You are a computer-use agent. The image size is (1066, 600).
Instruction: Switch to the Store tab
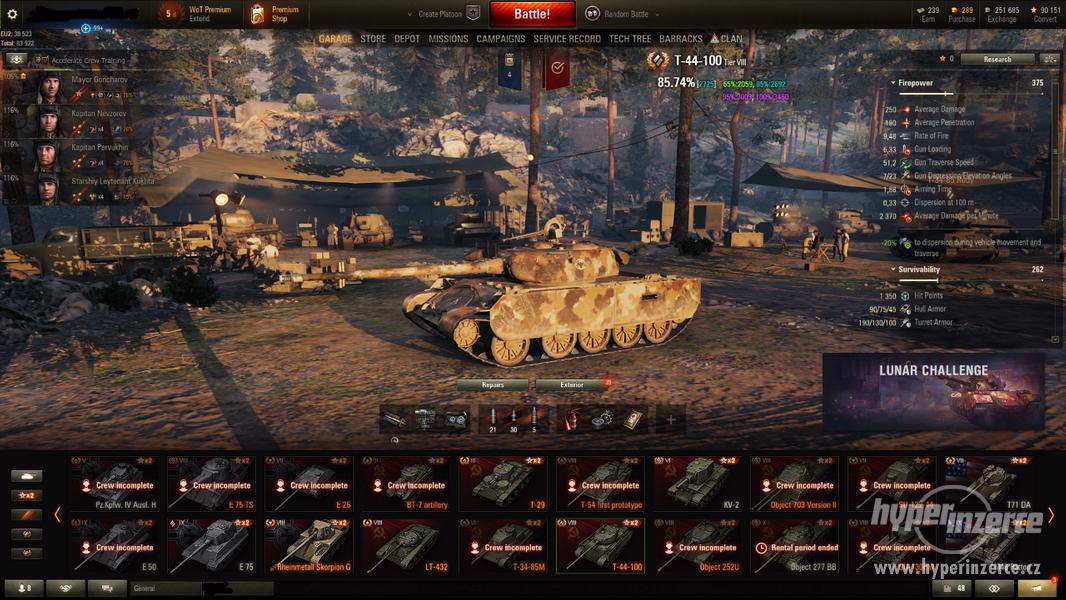pyautogui.click(x=373, y=39)
